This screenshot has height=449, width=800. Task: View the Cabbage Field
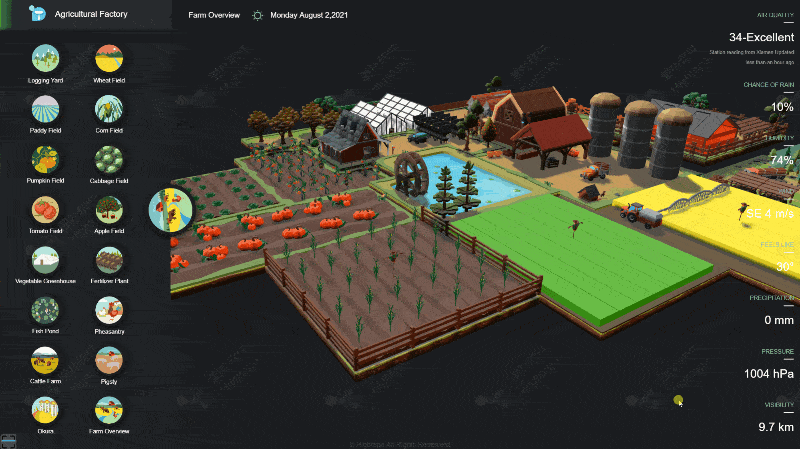click(108, 159)
